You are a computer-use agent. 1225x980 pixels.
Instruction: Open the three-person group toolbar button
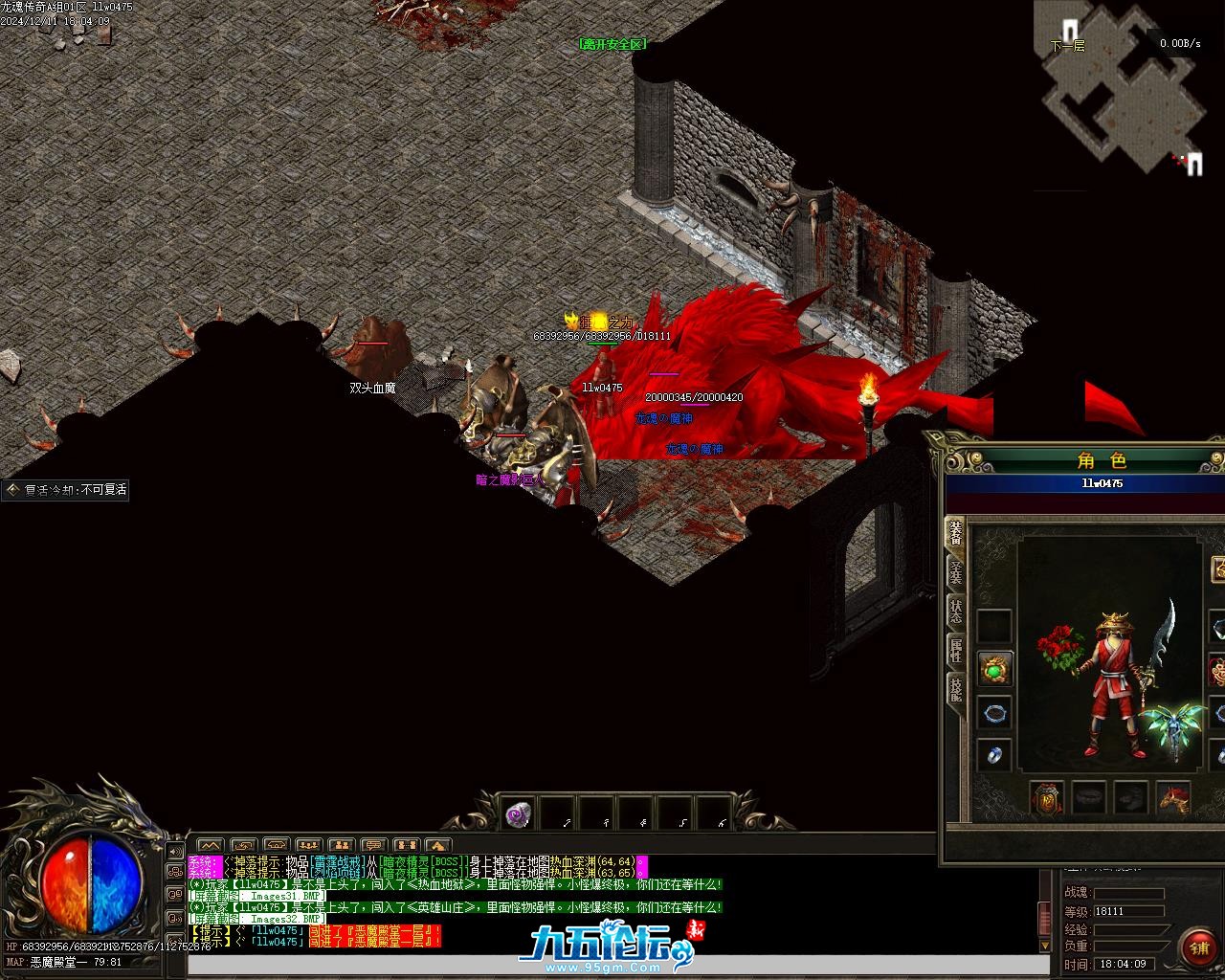[308, 846]
